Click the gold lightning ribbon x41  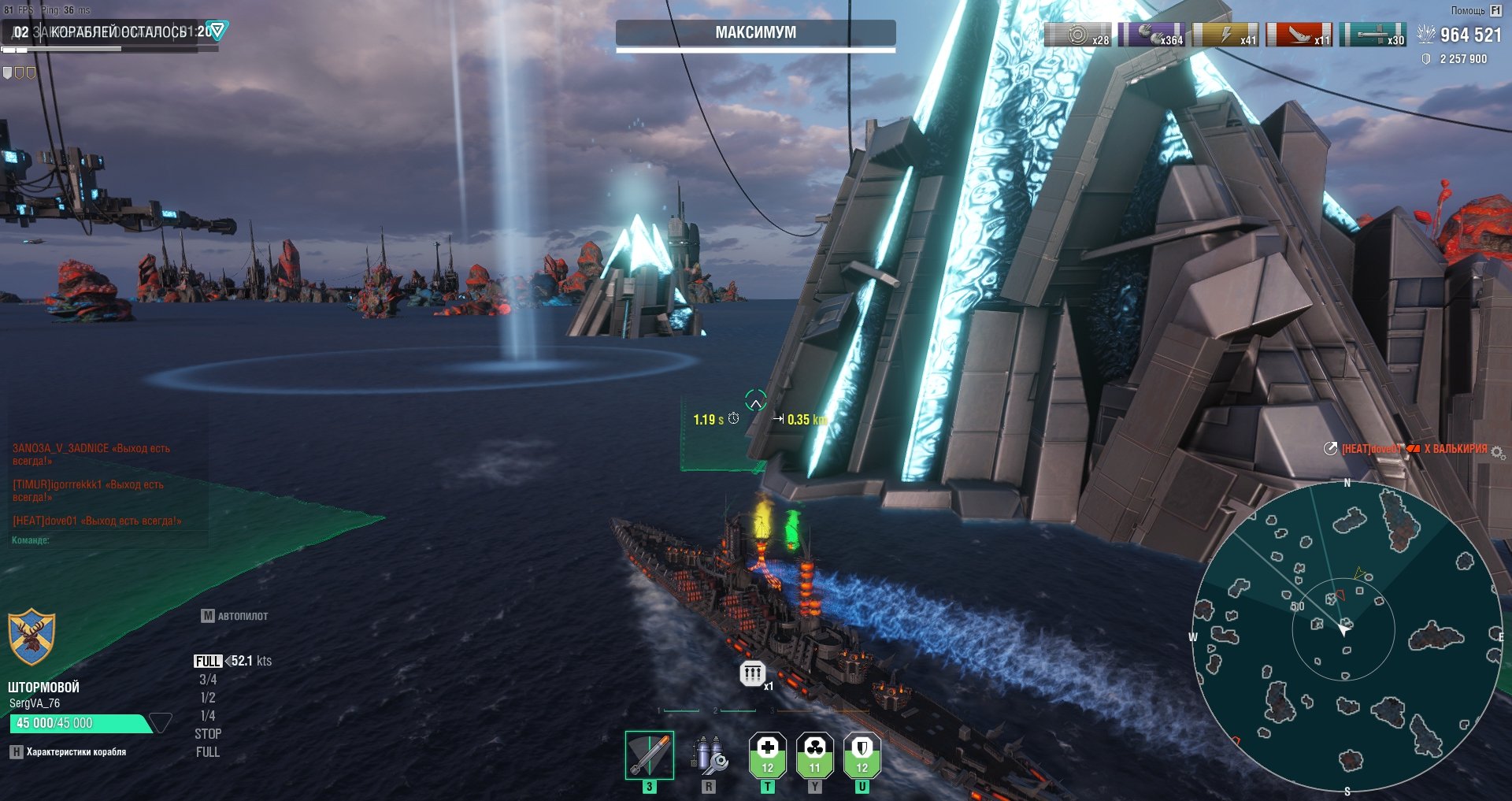click(x=1225, y=35)
